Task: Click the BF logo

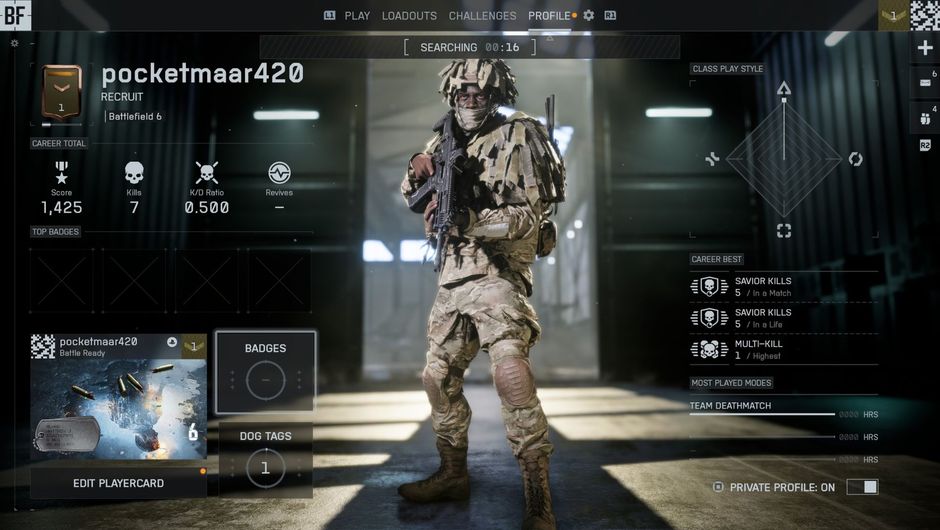Action: (16, 15)
